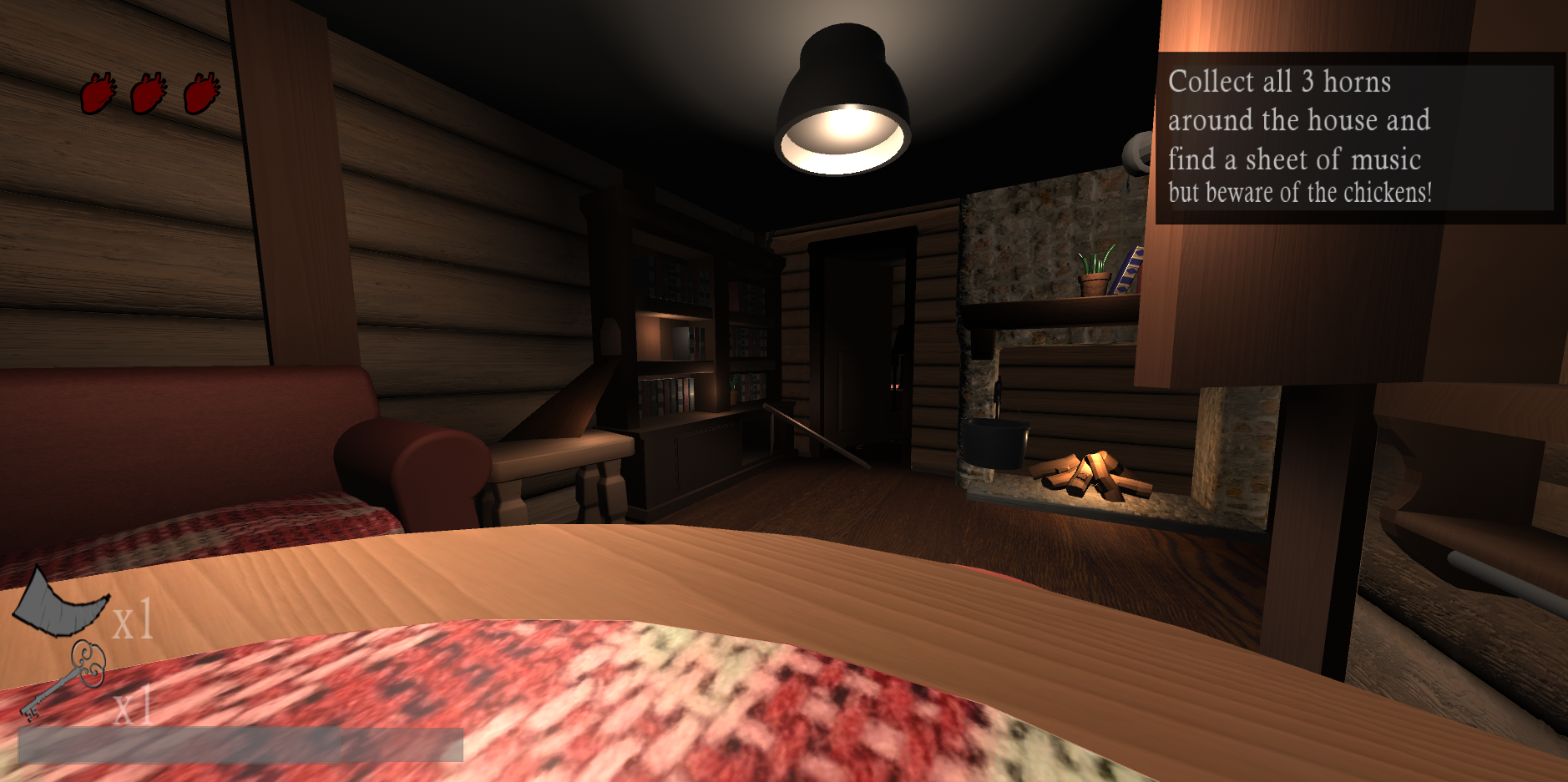Click the third heart of the health bar
Viewport: 1568px width, 782px height.
(x=200, y=94)
